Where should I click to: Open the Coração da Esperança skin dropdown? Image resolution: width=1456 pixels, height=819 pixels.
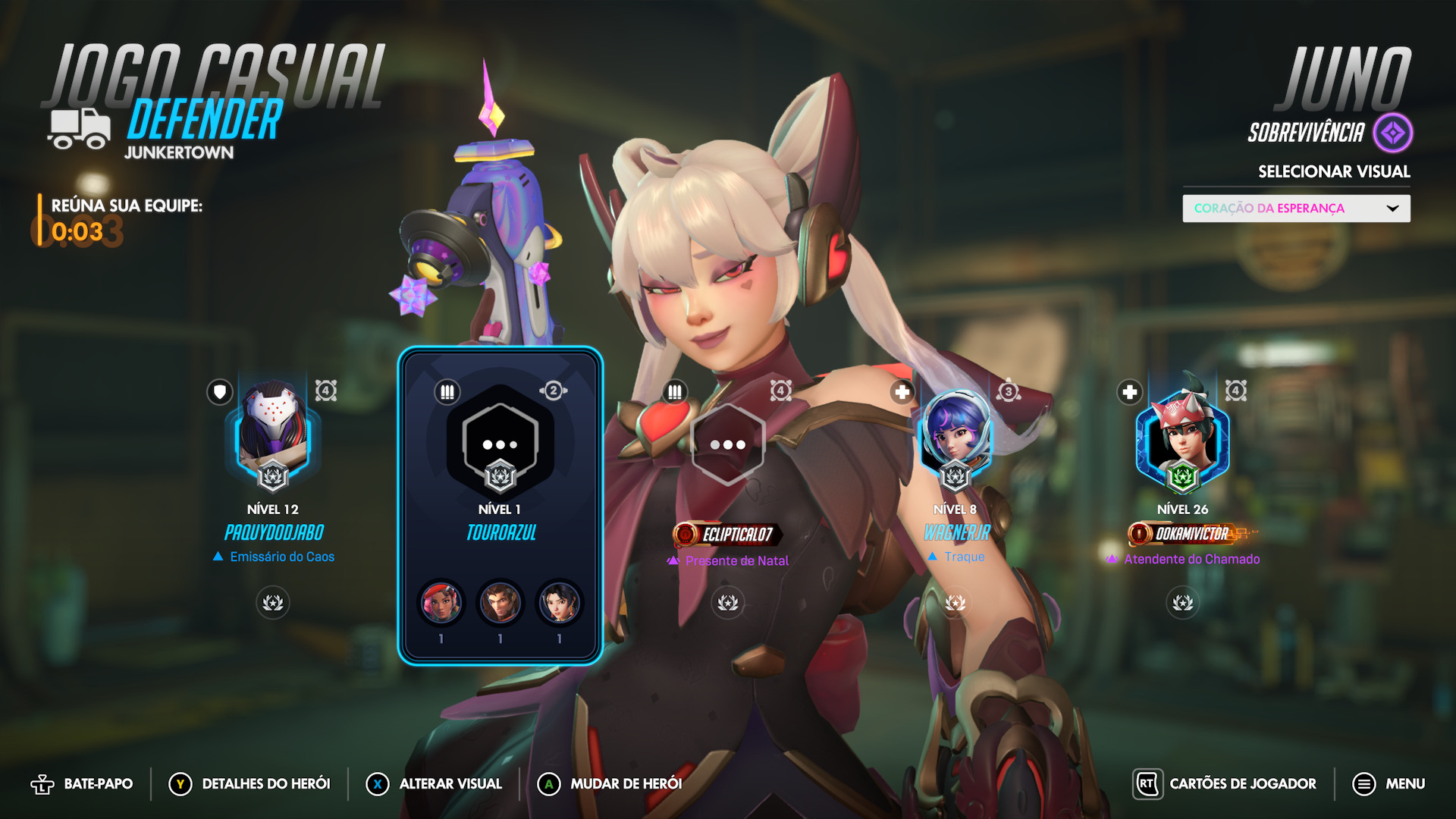pos(1296,209)
